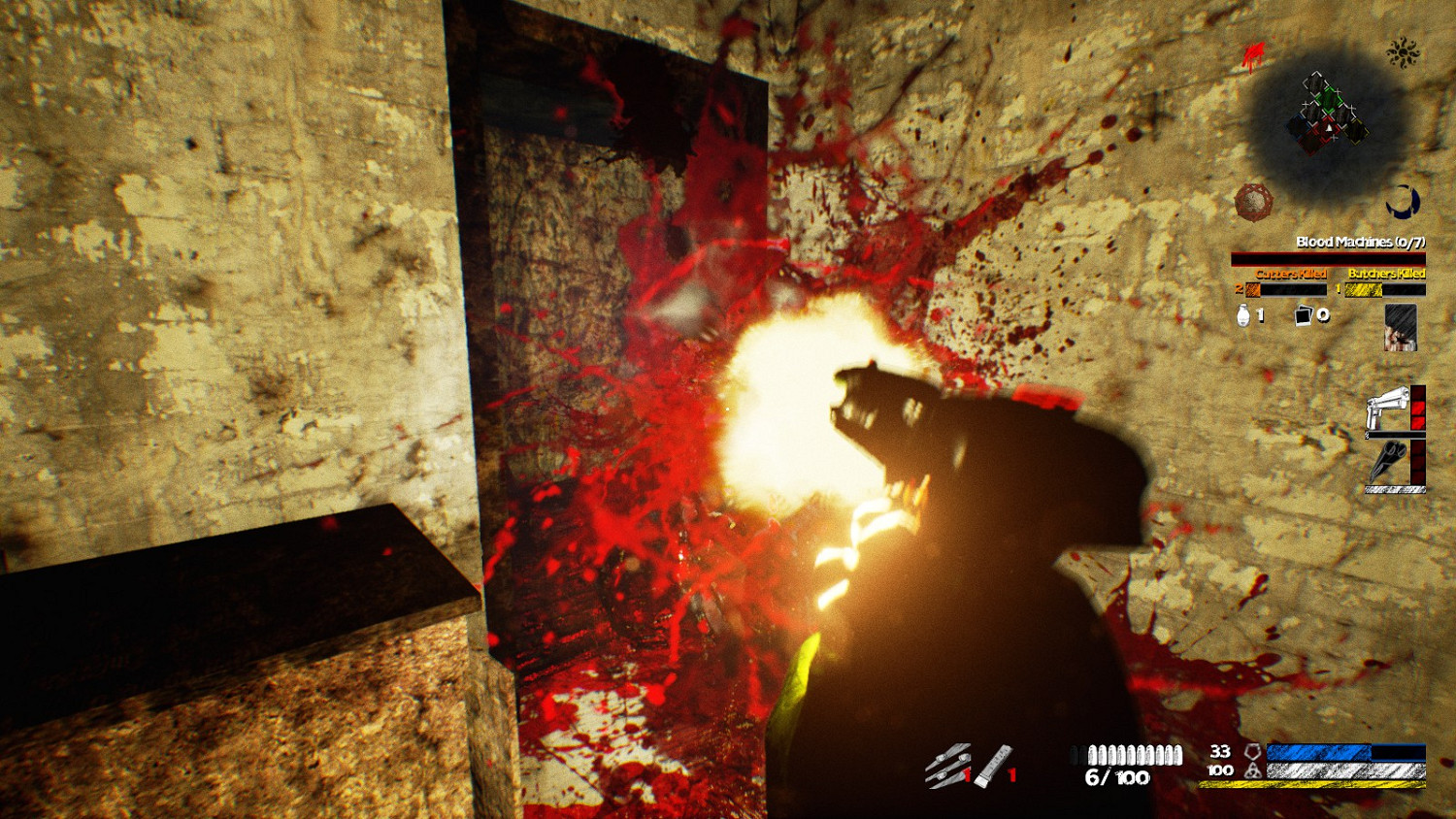Click the white player arrow on the minimap
This screenshot has width=1456, height=819.
tap(1329, 127)
